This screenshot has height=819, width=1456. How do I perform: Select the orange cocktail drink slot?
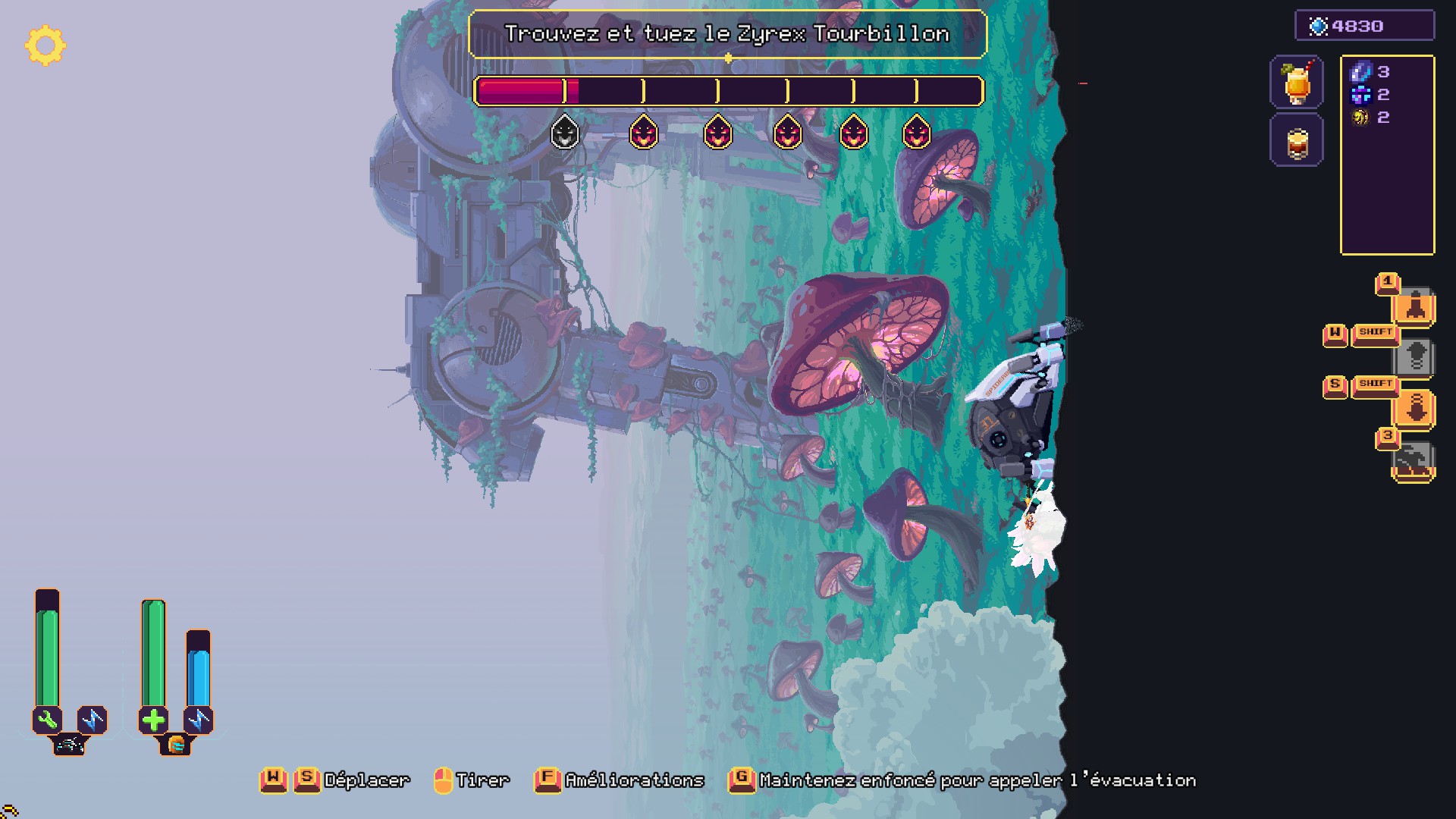[1297, 82]
